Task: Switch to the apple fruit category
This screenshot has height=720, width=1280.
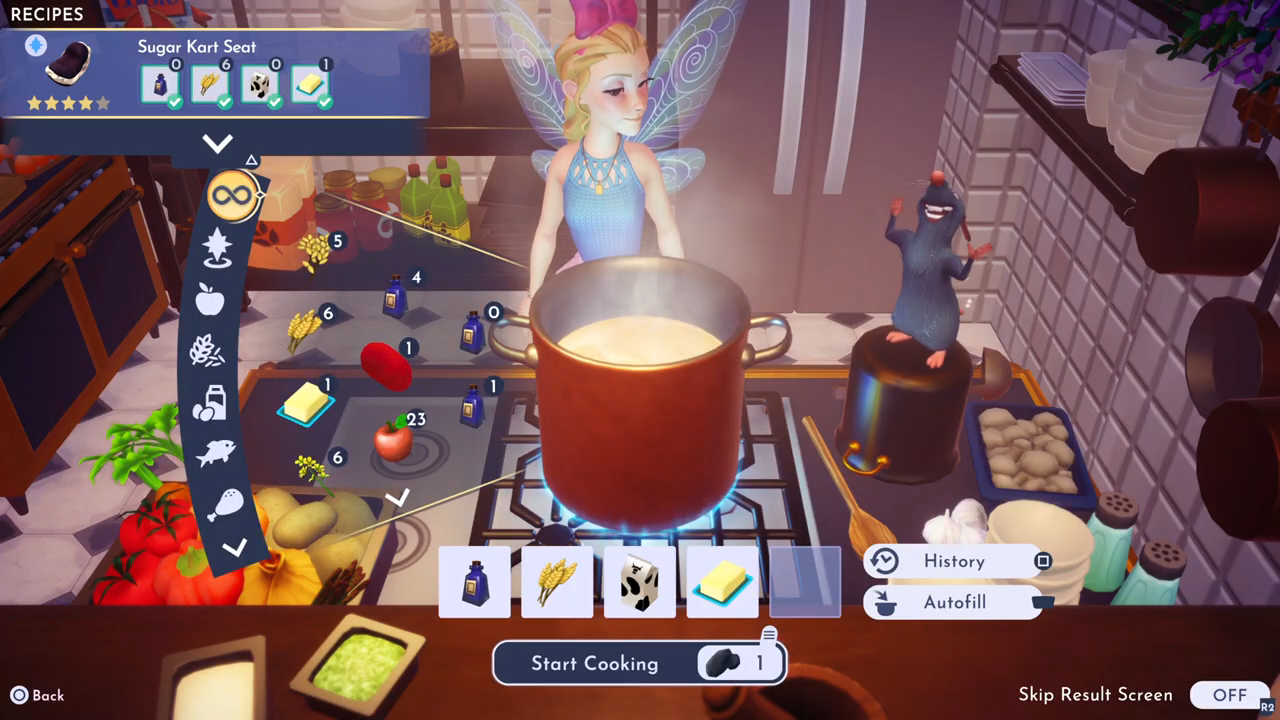Action: 210,299
